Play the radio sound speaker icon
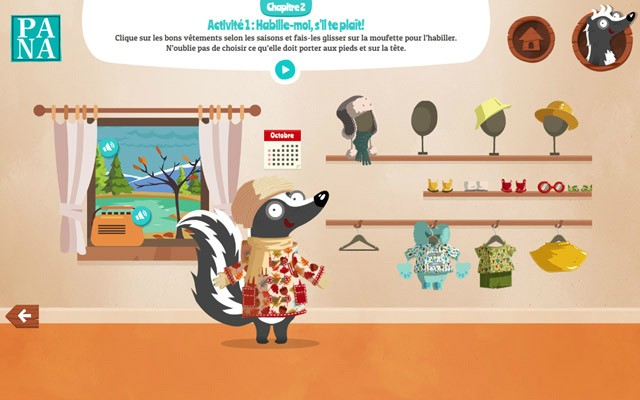Image resolution: width=640 pixels, height=400 pixels. 142,214
